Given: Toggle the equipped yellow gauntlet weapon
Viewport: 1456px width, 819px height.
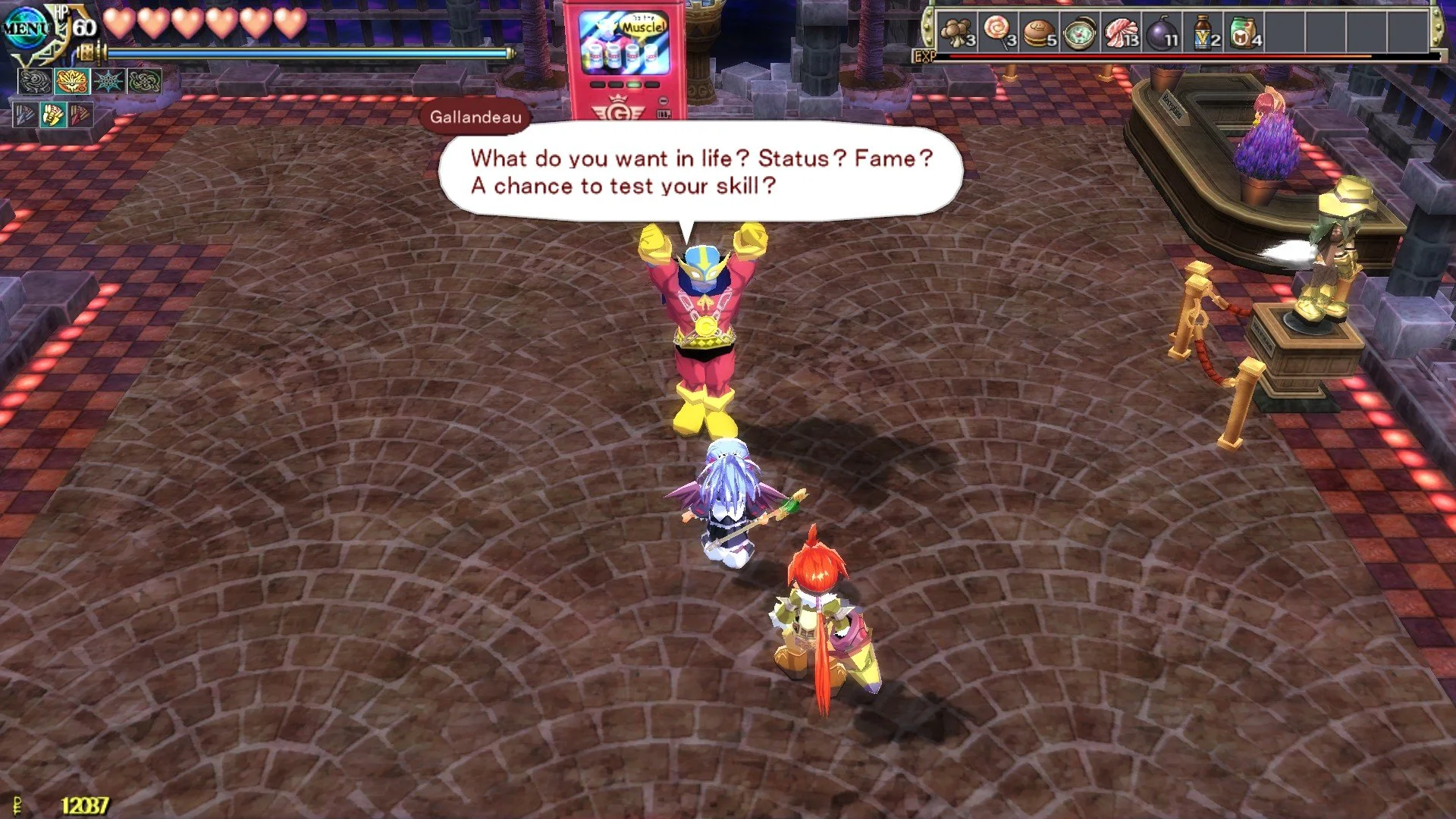Looking at the screenshot, I should [52, 116].
